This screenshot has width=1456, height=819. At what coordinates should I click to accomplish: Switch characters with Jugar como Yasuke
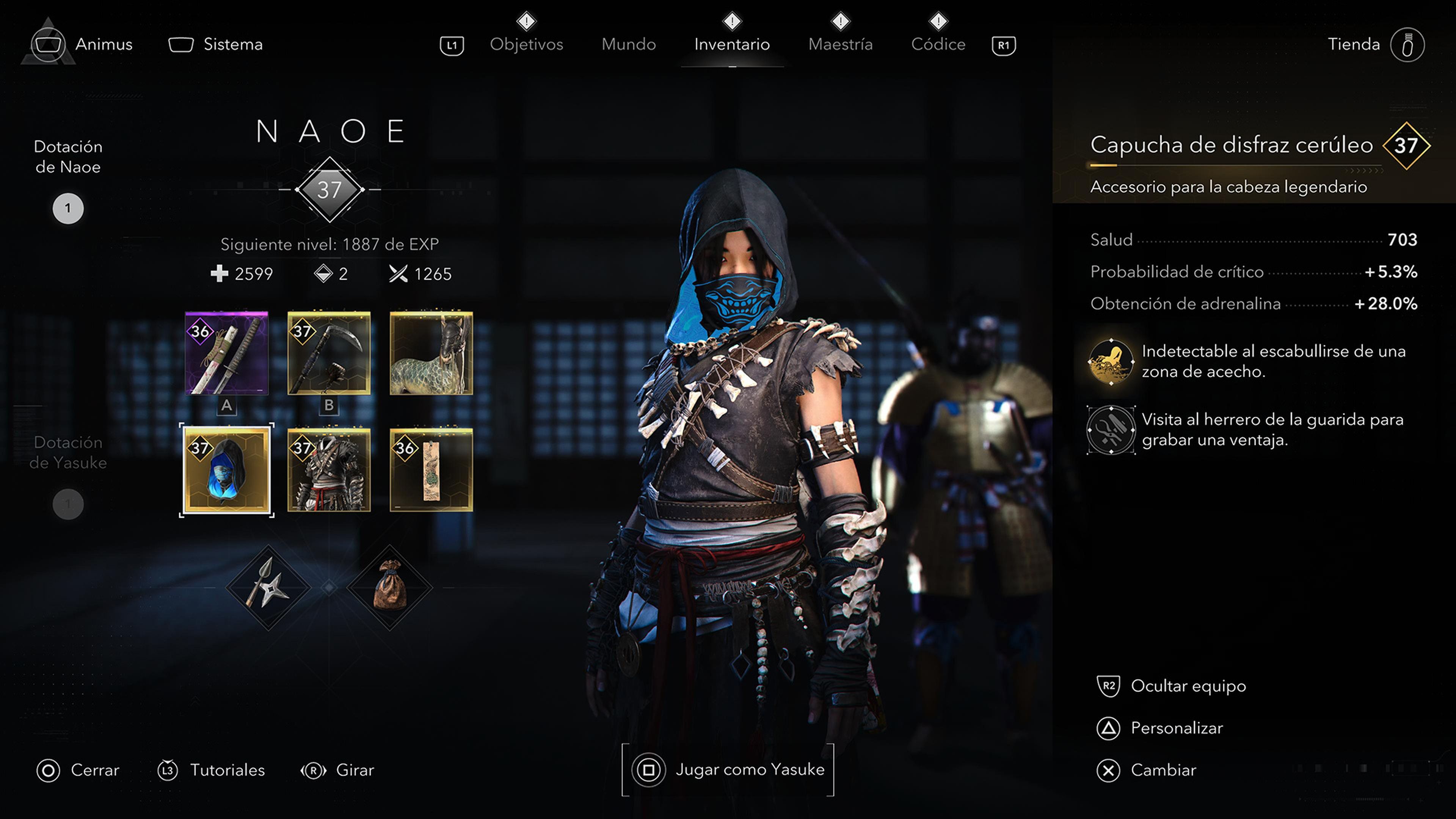point(728,769)
